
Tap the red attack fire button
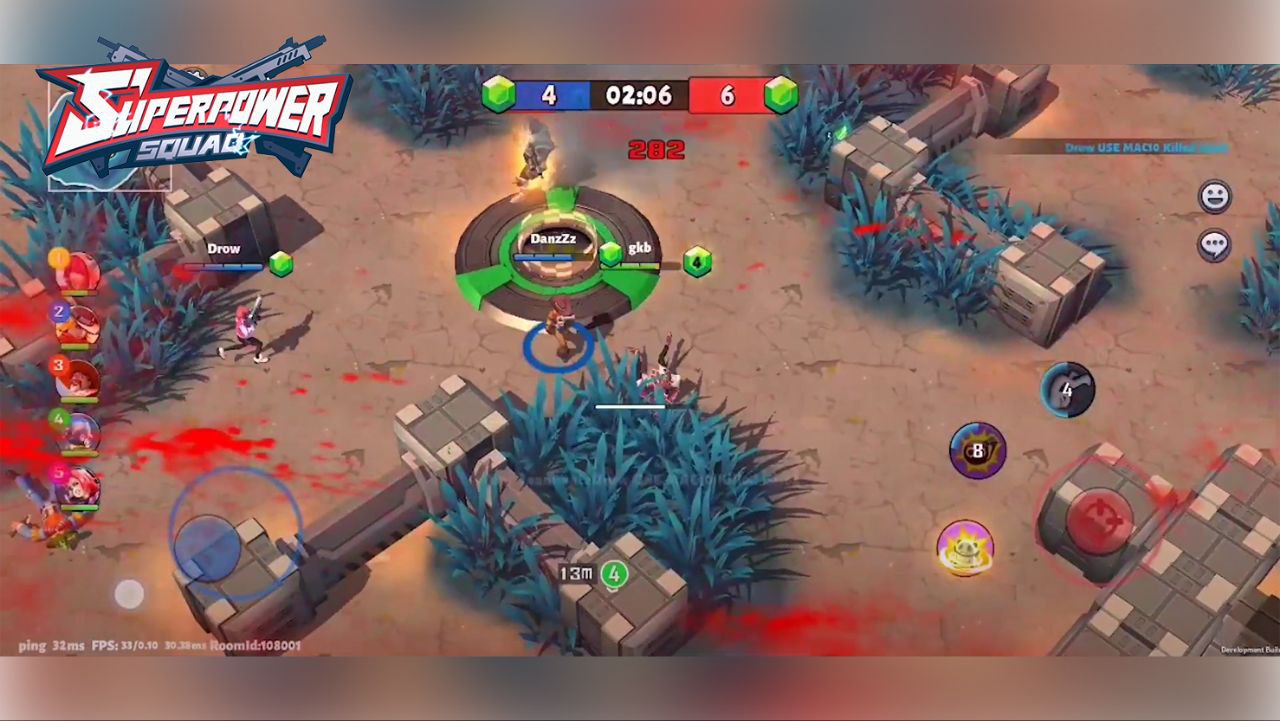click(1099, 517)
